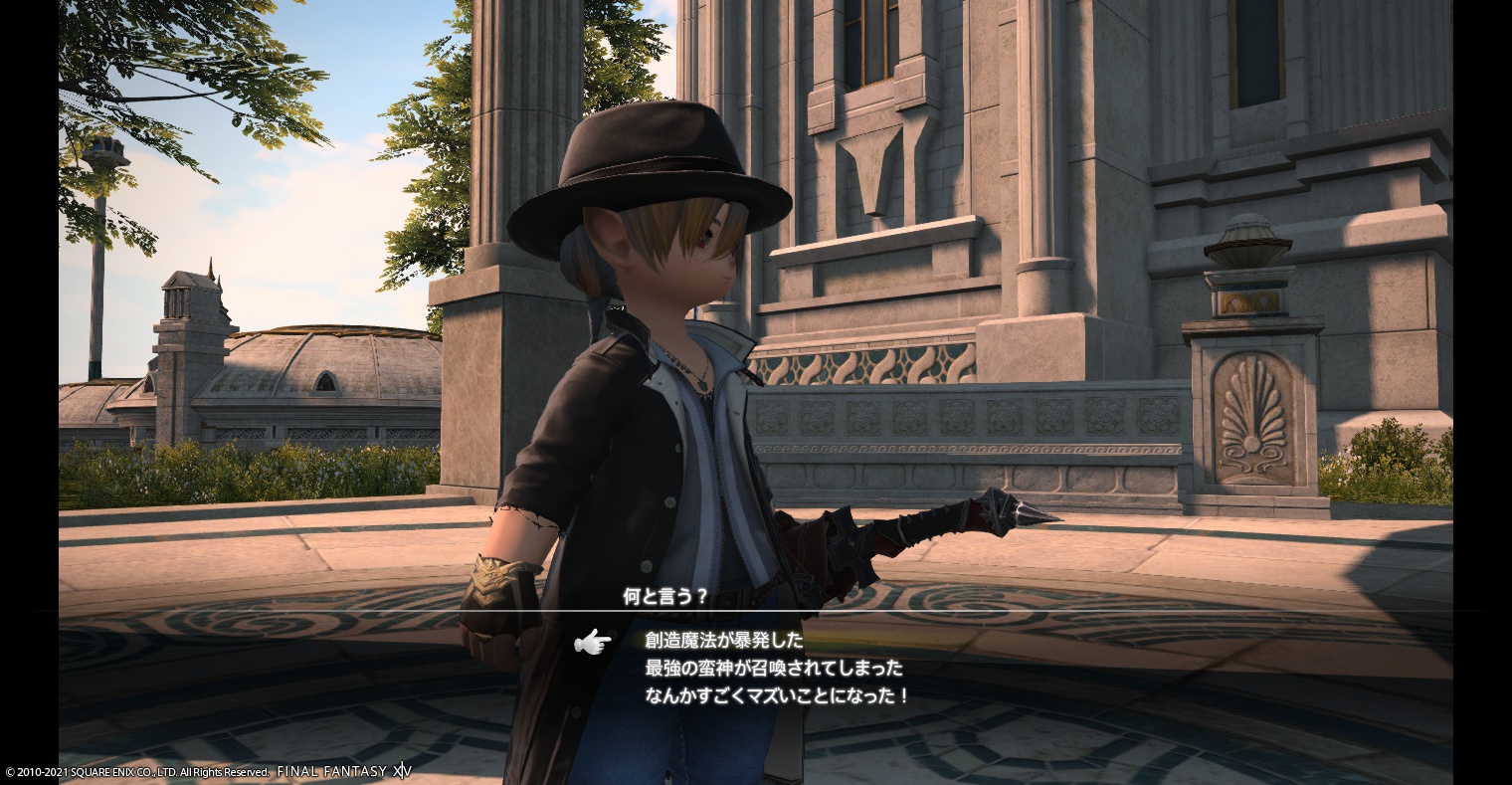
Task: Select the option 最強の蛮神が召喚されてしまった
Action: 774,668
